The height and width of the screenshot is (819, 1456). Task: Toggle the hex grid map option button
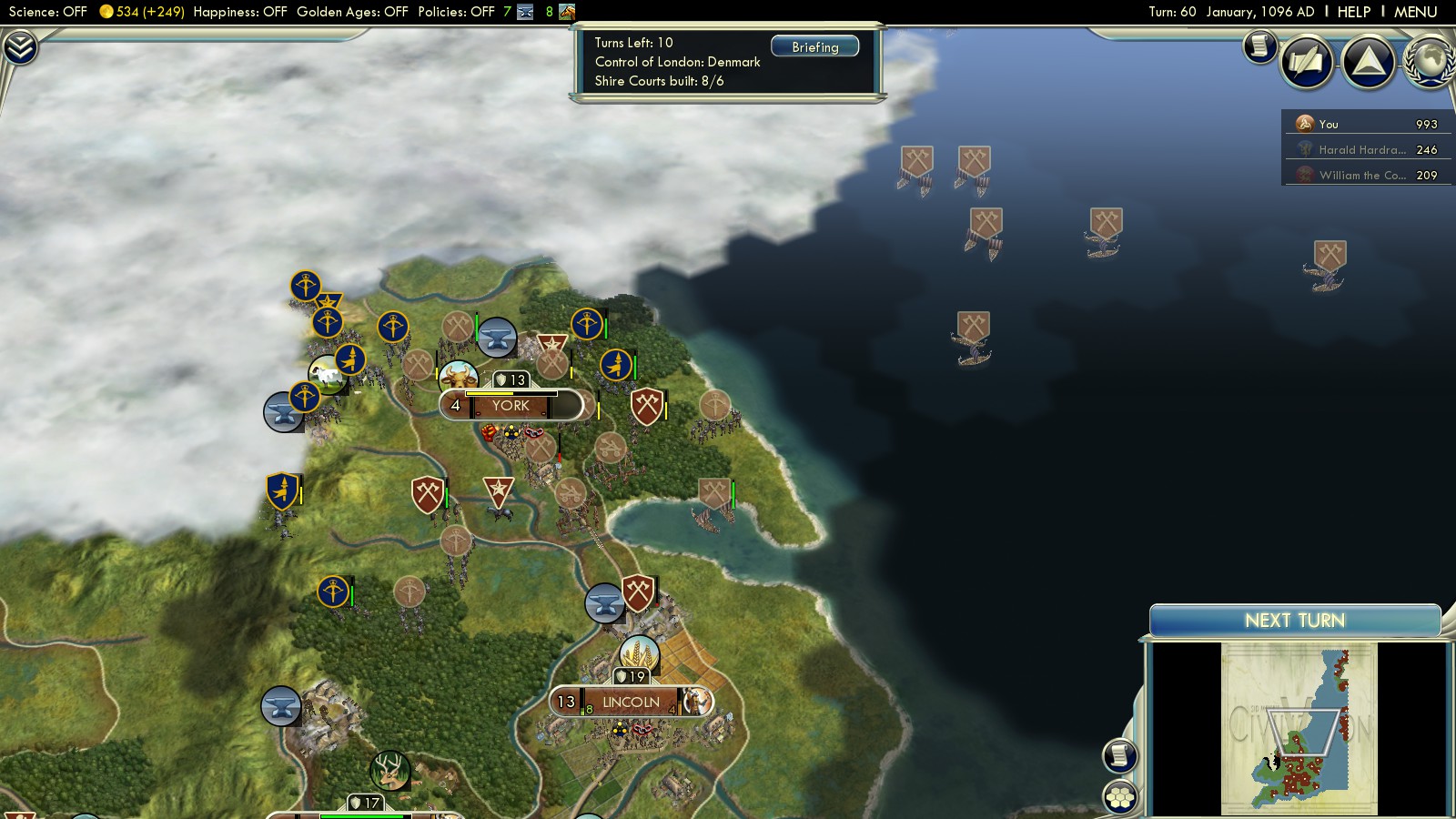pos(1120,797)
